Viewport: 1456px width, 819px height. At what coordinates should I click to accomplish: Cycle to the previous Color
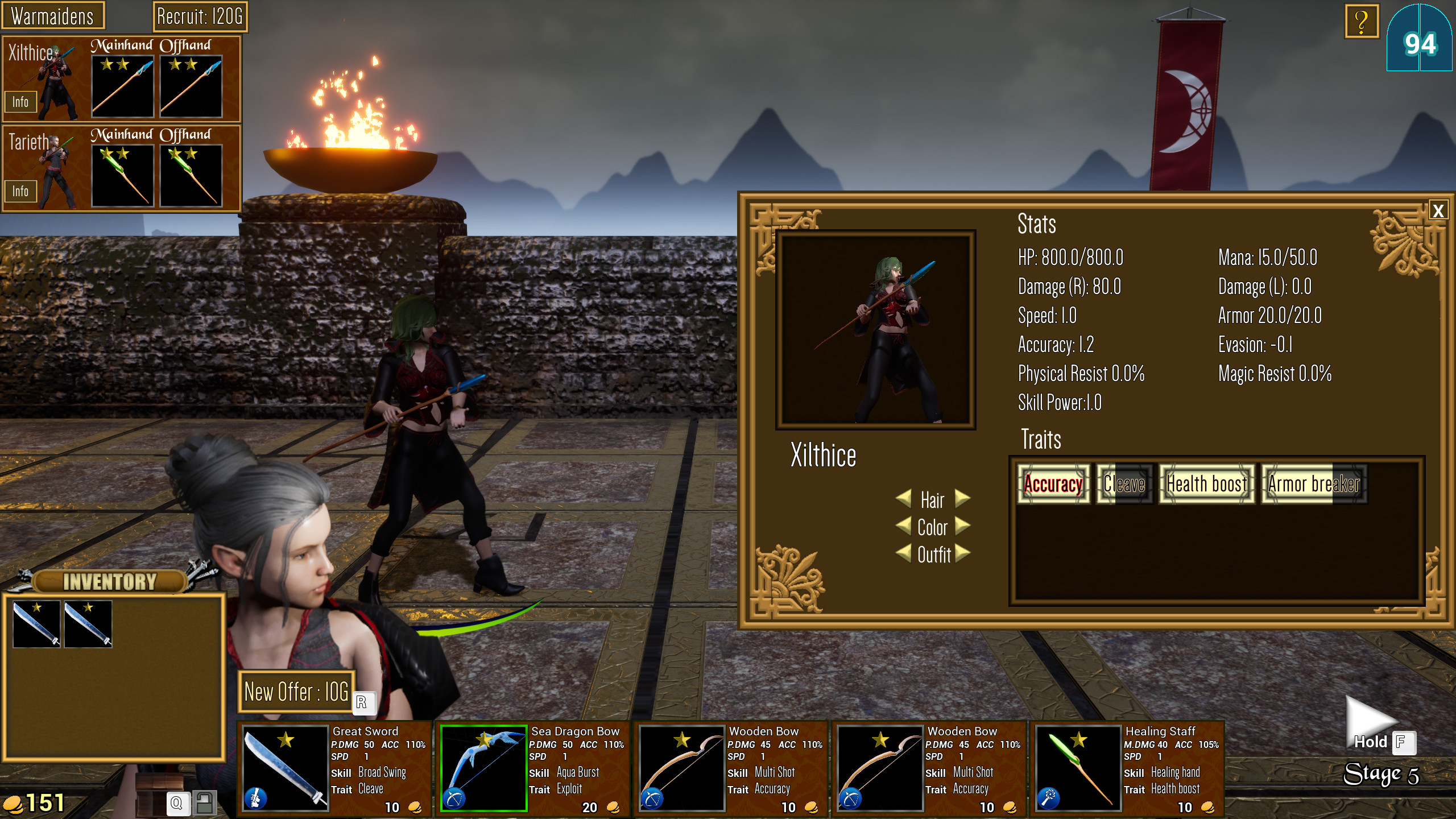tap(903, 526)
